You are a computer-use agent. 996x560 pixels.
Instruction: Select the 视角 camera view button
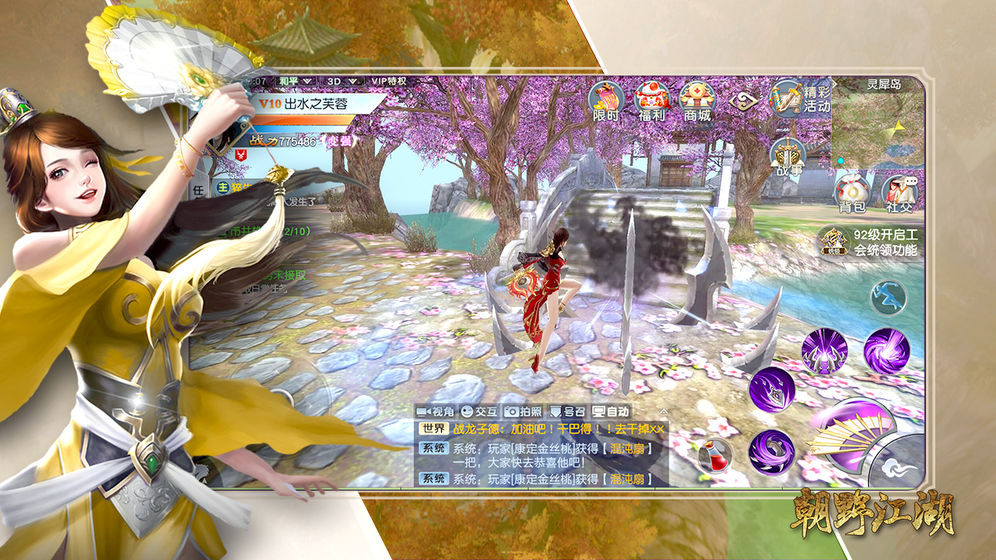pos(435,411)
